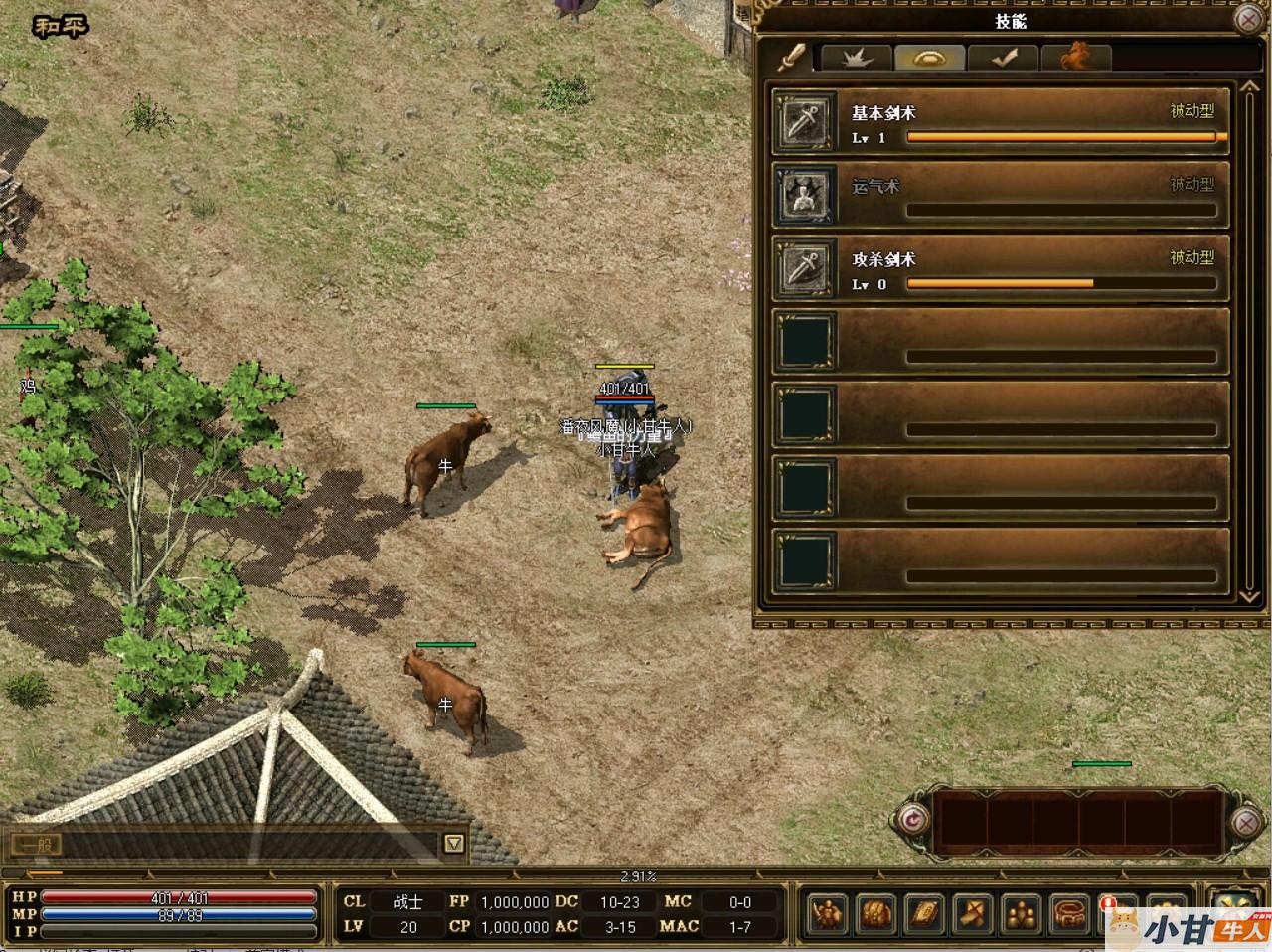Open the character equipment window
The height and width of the screenshot is (952, 1272).
[x=827, y=912]
